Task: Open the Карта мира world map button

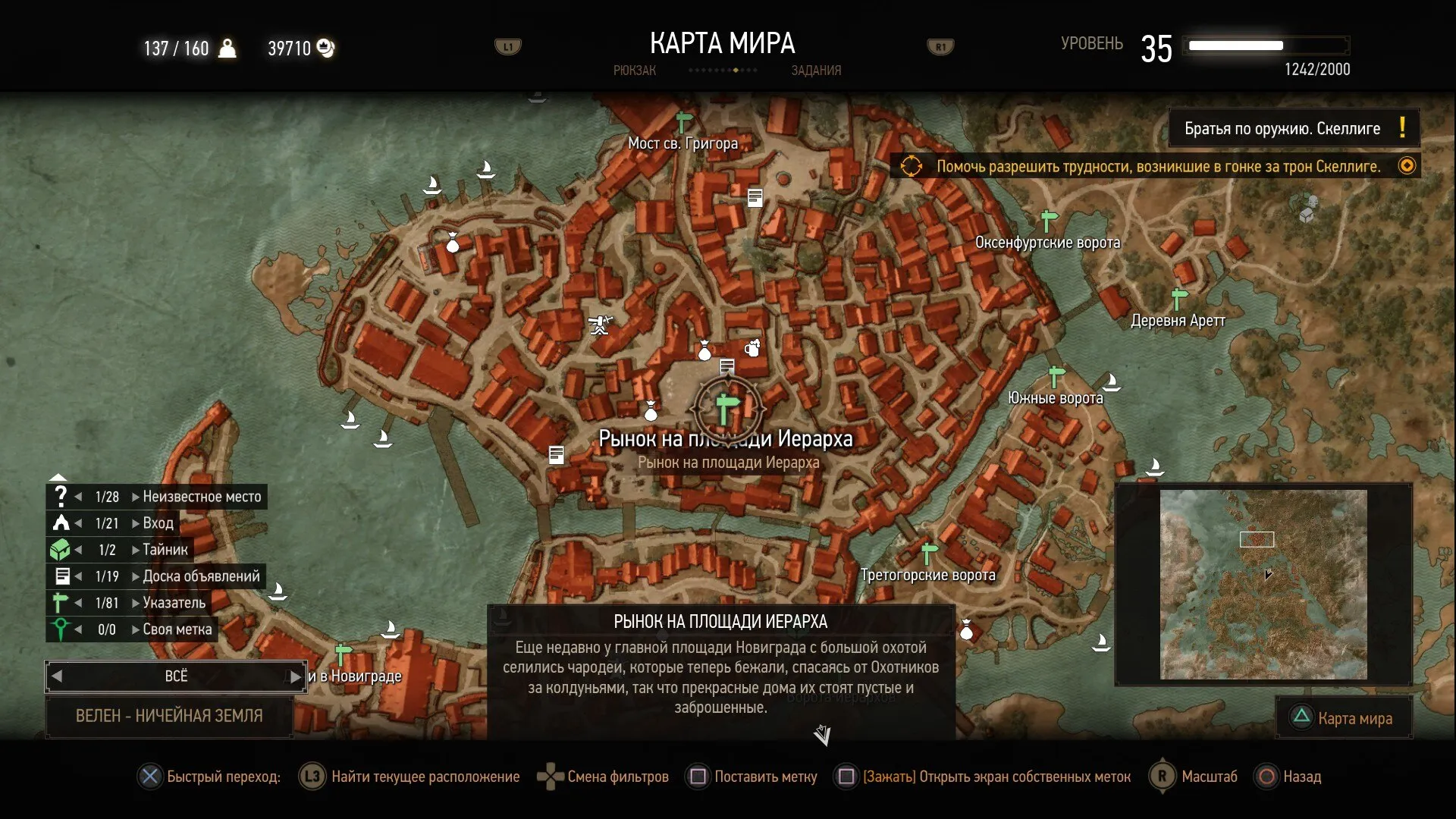Action: [x=1344, y=718]
